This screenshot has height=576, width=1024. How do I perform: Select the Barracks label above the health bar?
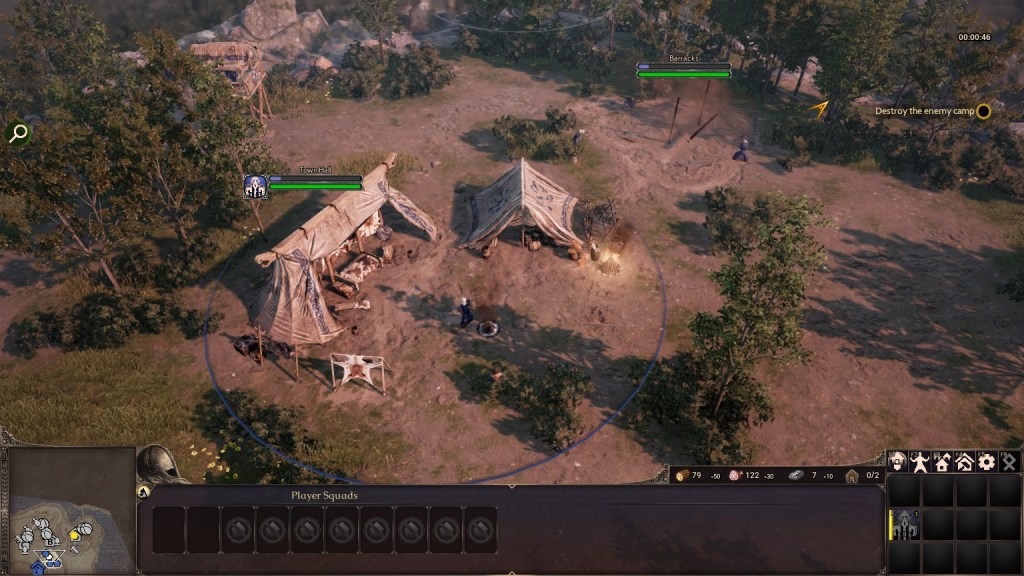[684, 59]
